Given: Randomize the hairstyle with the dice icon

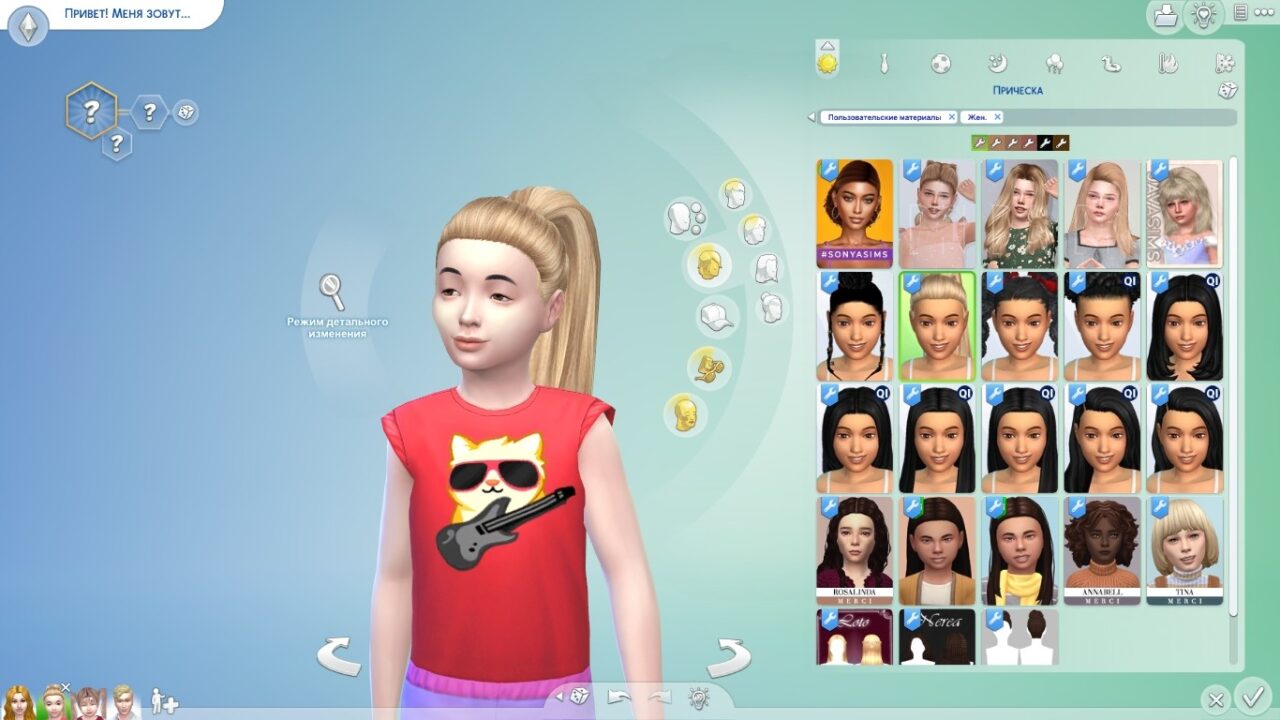Looking at the screenshot, I should (x=1227, y=91).
